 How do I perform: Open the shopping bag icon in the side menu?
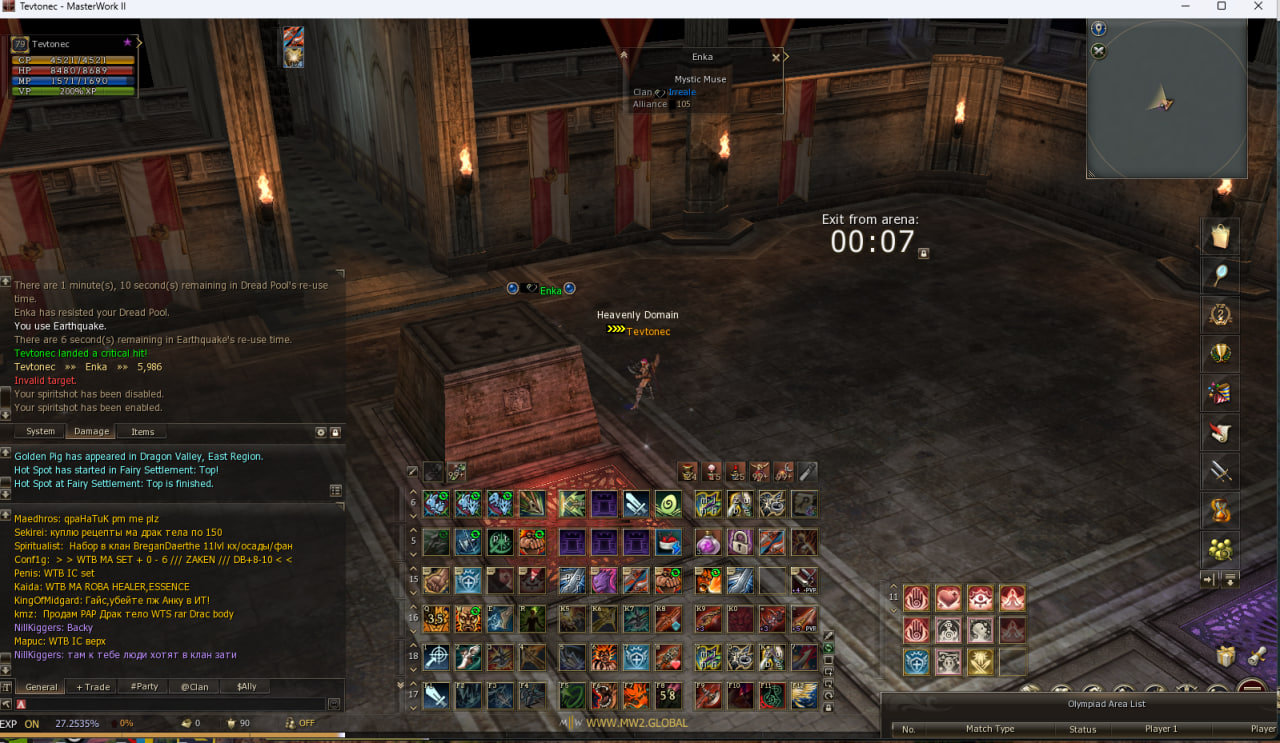[x=1219, y=236]
